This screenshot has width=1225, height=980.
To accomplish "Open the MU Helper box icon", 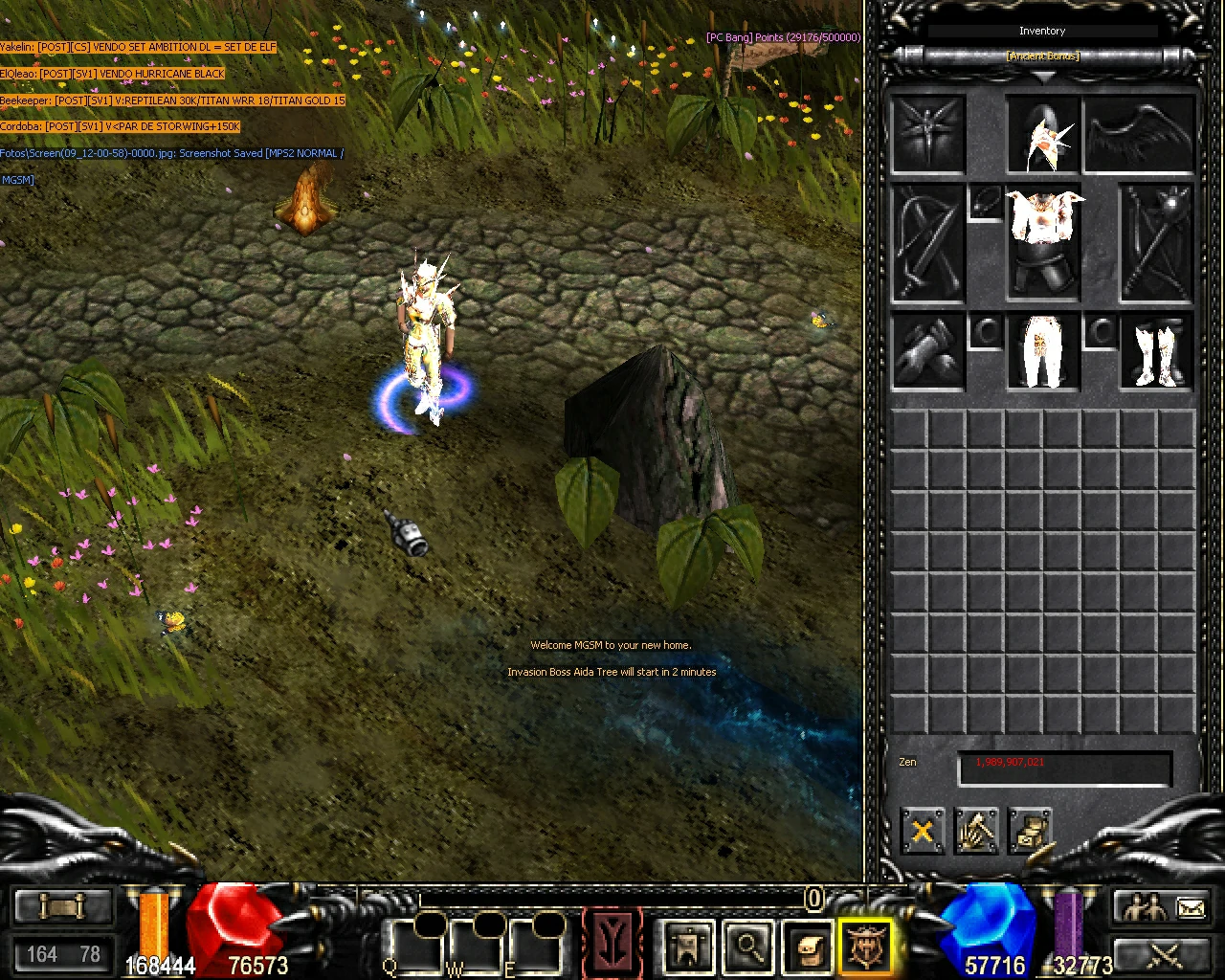I will click(x=807, y=947).
